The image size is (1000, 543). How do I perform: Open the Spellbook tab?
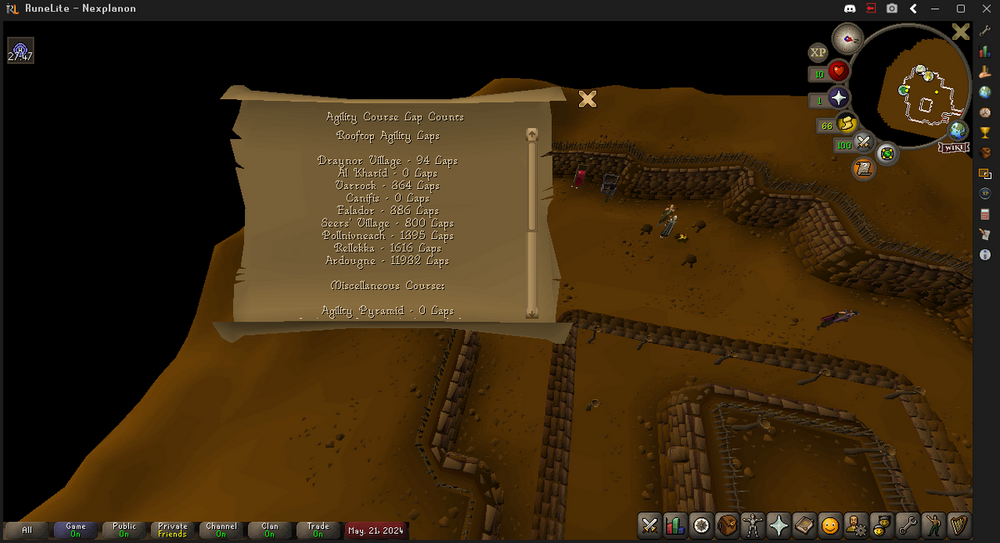point(805,525)
